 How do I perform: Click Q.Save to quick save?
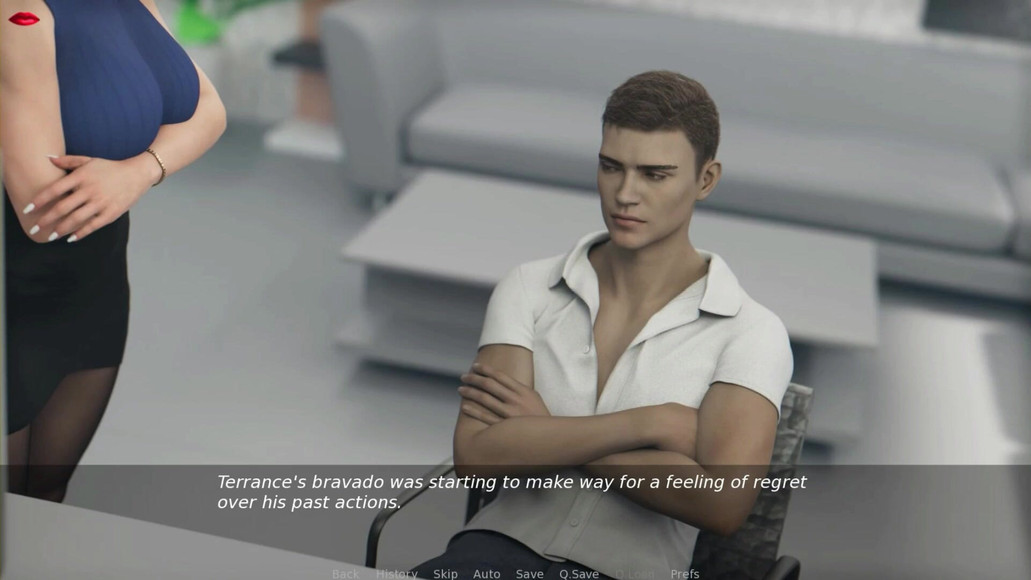point(579,574)
